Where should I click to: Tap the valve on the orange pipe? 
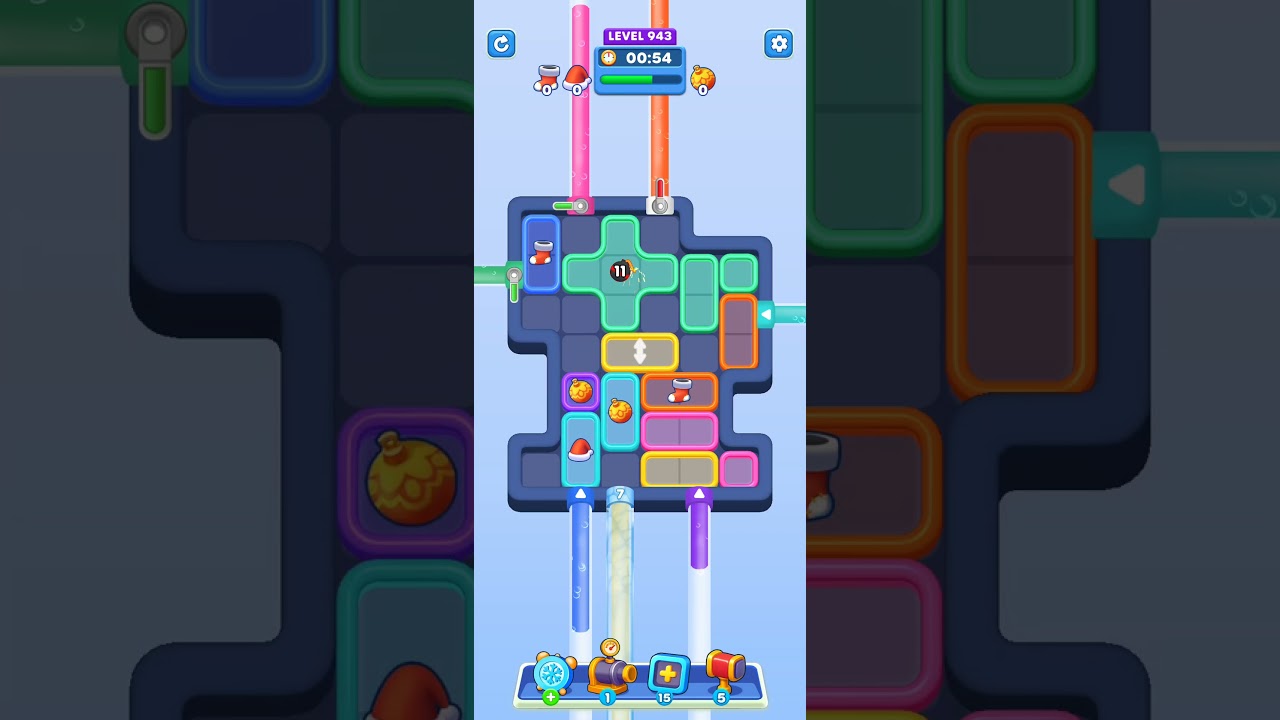(660, 206)
